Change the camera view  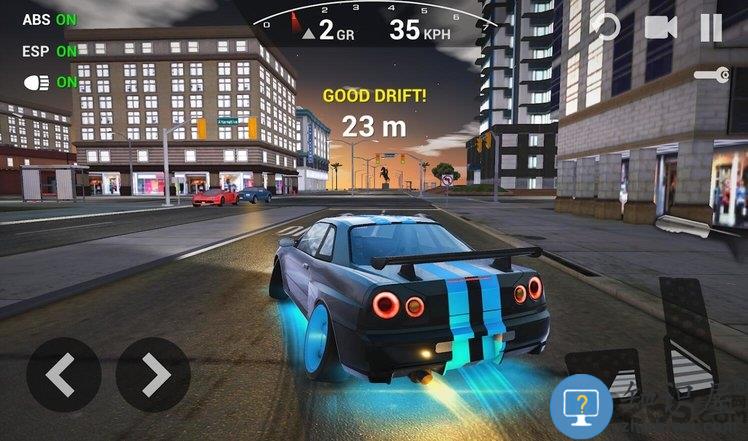point(660,27)
